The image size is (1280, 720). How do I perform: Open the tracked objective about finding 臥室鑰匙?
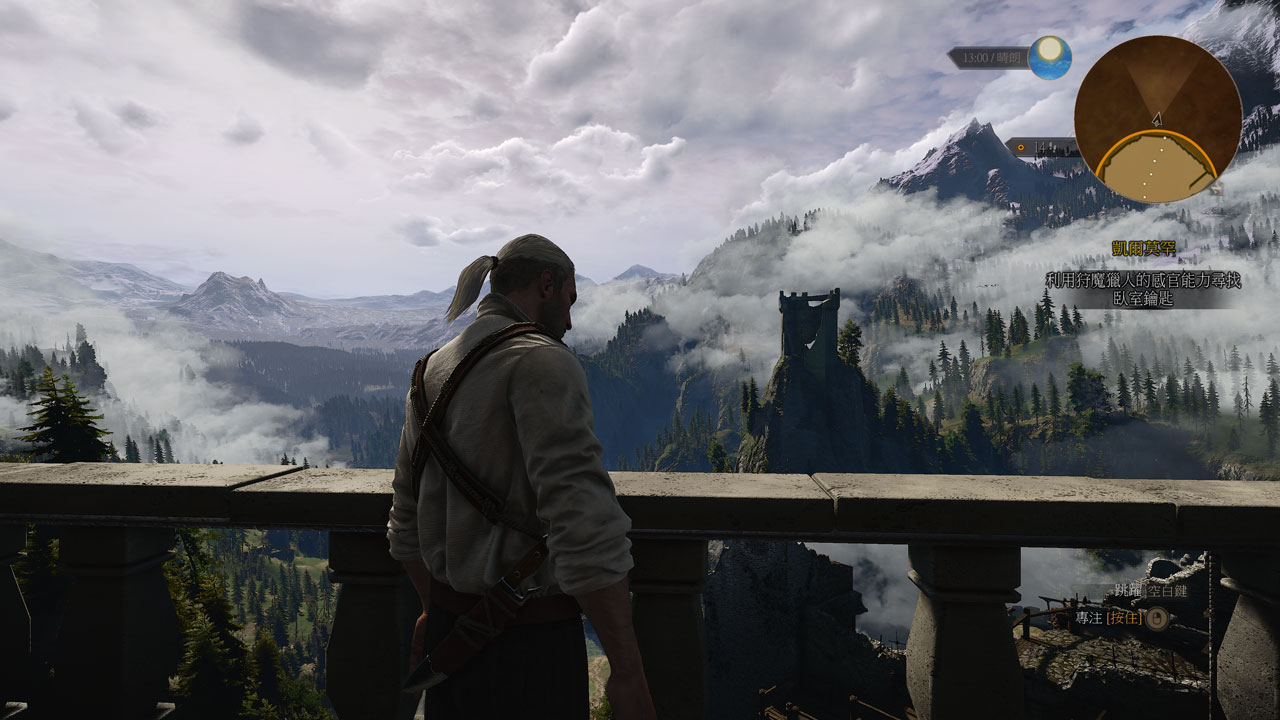click(1143, 289)
